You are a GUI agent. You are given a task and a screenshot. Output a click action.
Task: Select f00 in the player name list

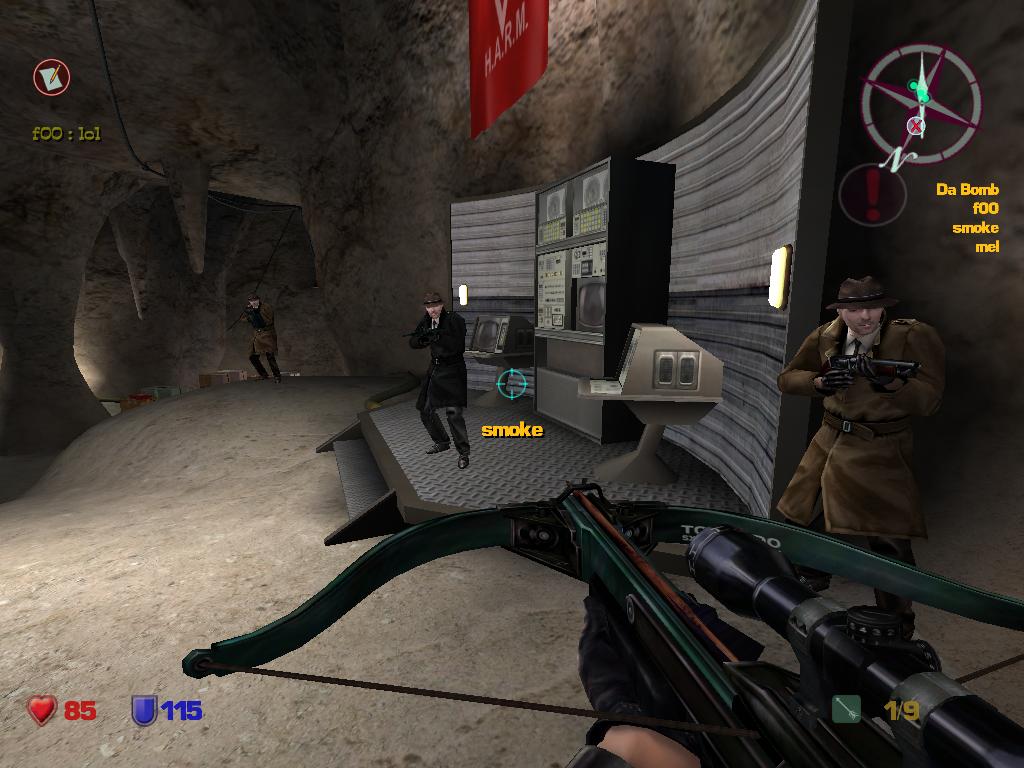(x=985, y=208)
